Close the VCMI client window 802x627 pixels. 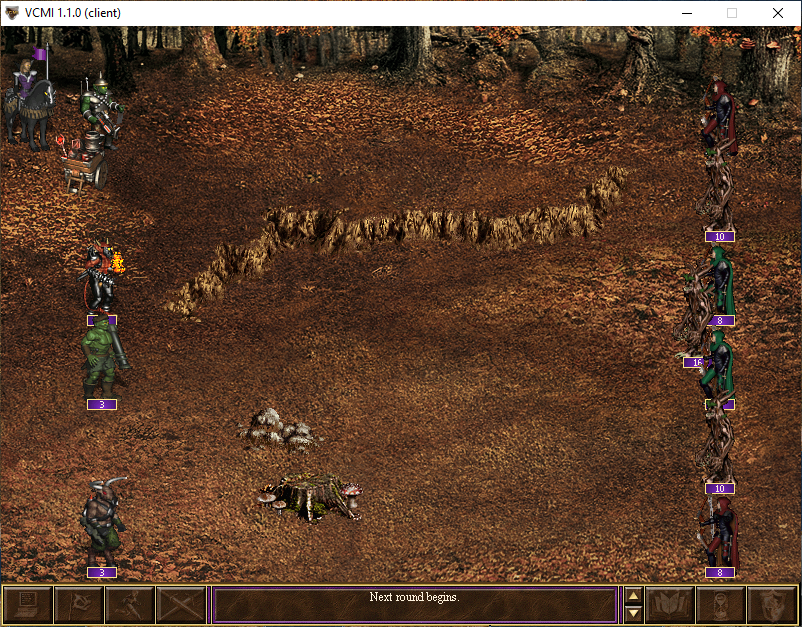(778, 13)
